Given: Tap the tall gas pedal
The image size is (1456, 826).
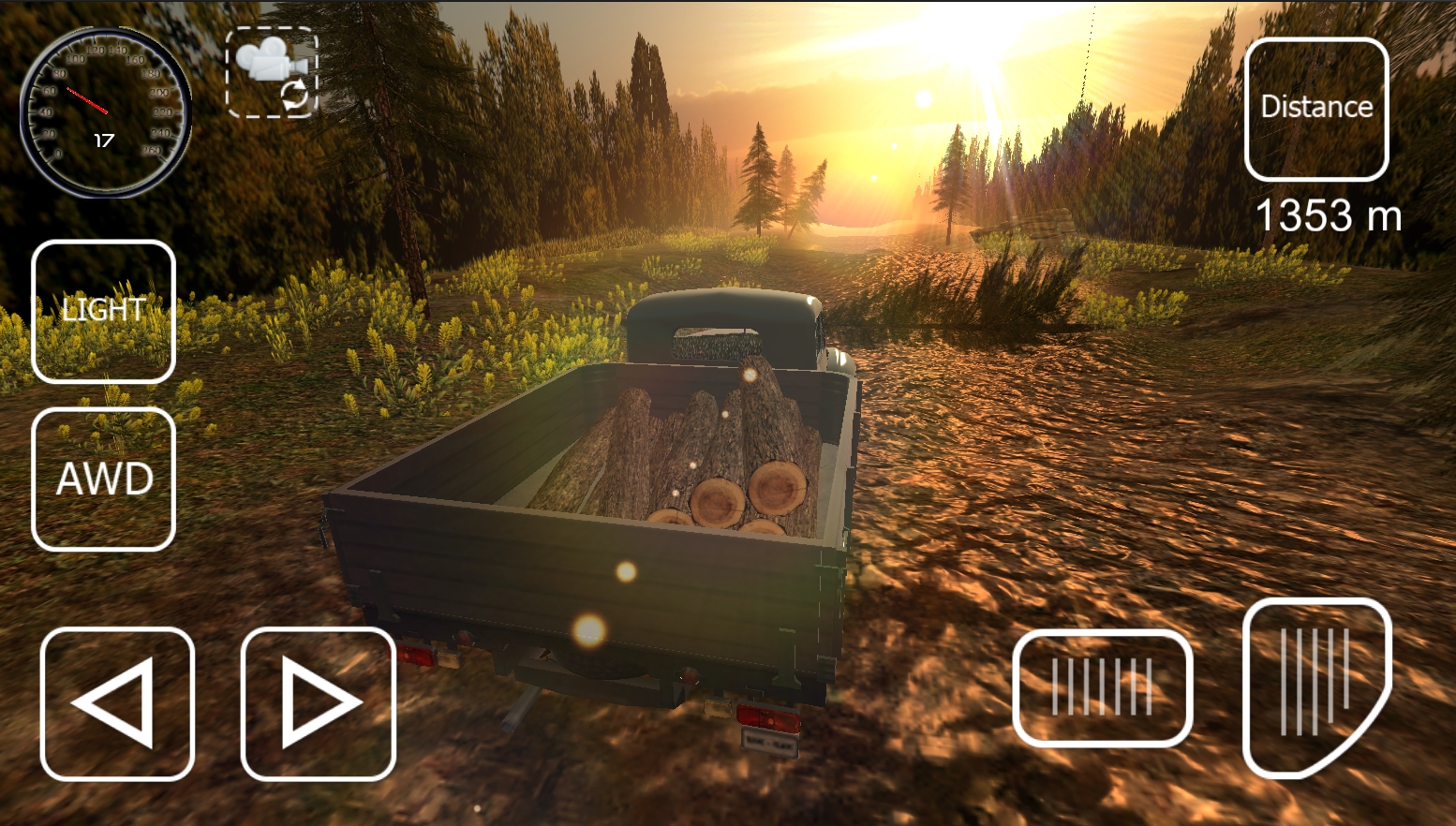Looking at the screenshot, I should tap(1315, 686).
